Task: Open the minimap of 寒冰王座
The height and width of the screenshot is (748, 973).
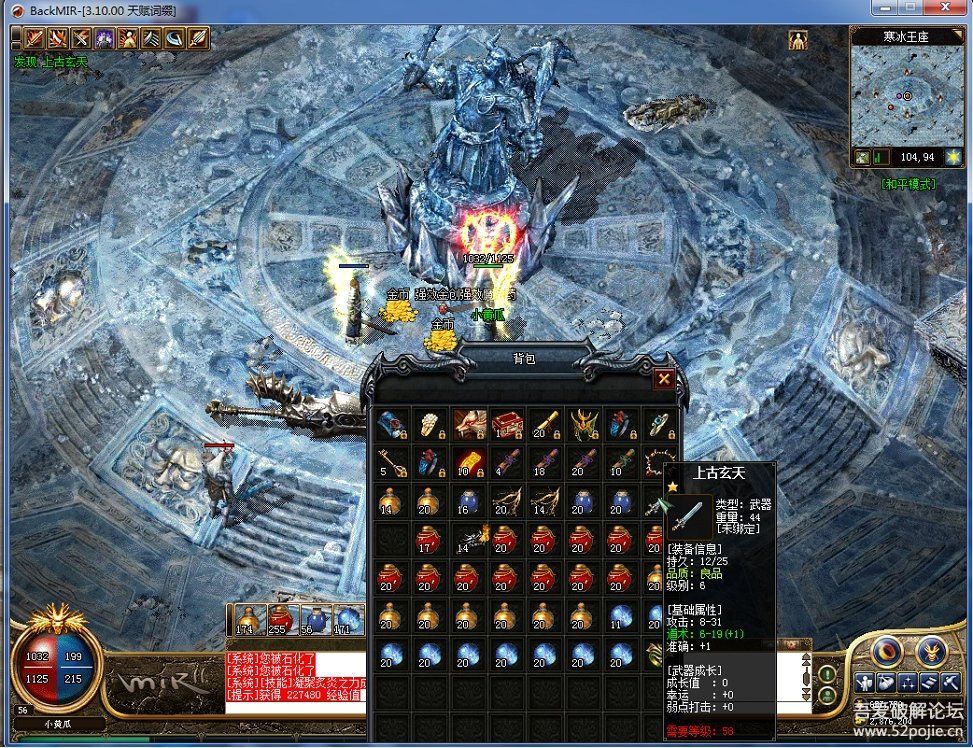Action: pyautogui.click(x=905, y=95)
